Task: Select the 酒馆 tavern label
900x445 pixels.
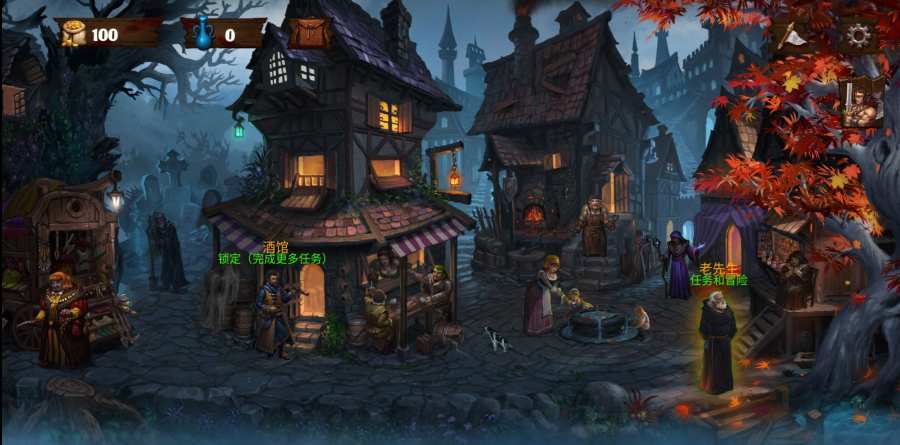Action: coord(274,246)
